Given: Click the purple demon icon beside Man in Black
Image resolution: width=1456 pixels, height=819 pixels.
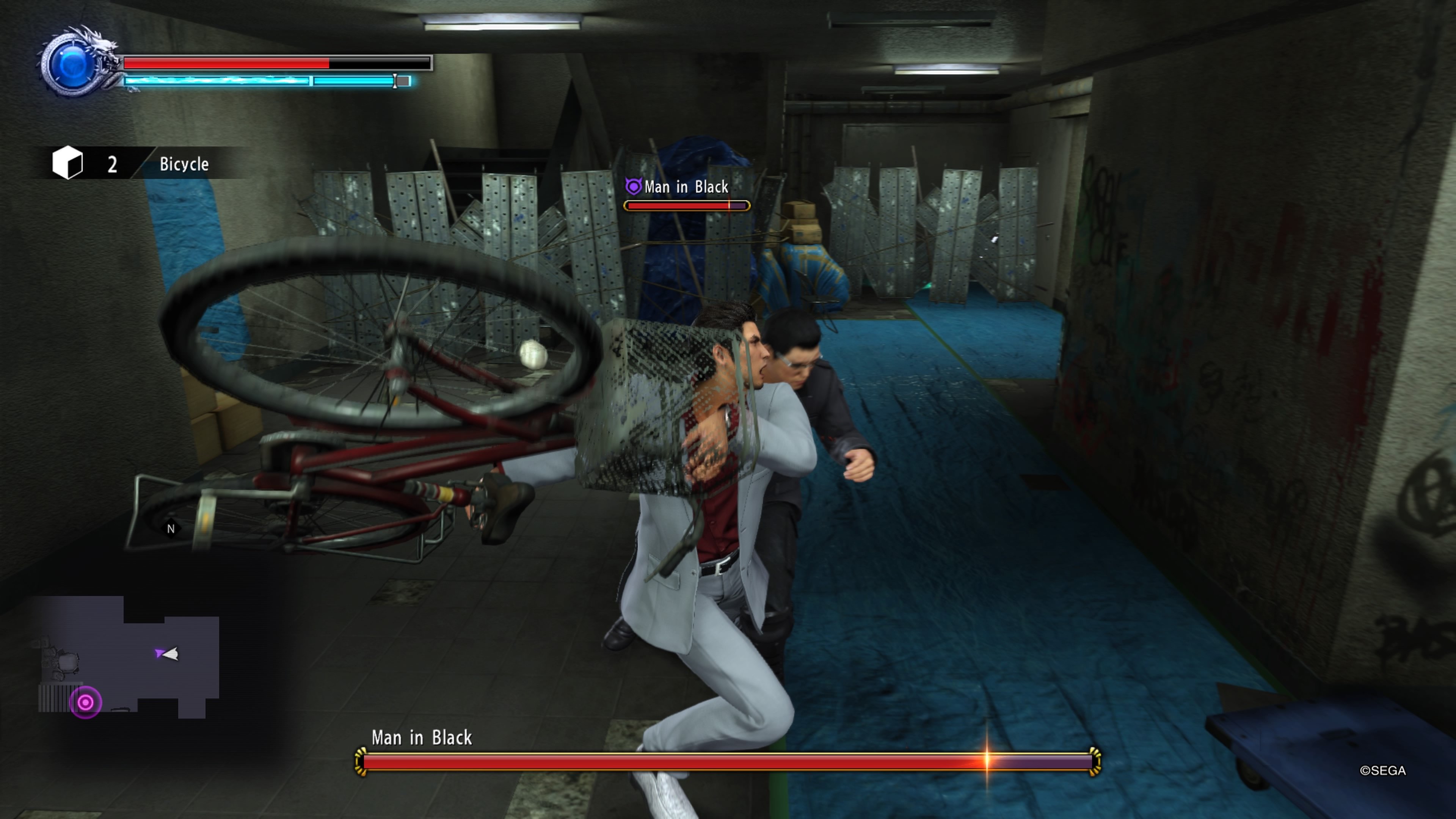Looking at the screenshot, I should [x=634, y=187].
